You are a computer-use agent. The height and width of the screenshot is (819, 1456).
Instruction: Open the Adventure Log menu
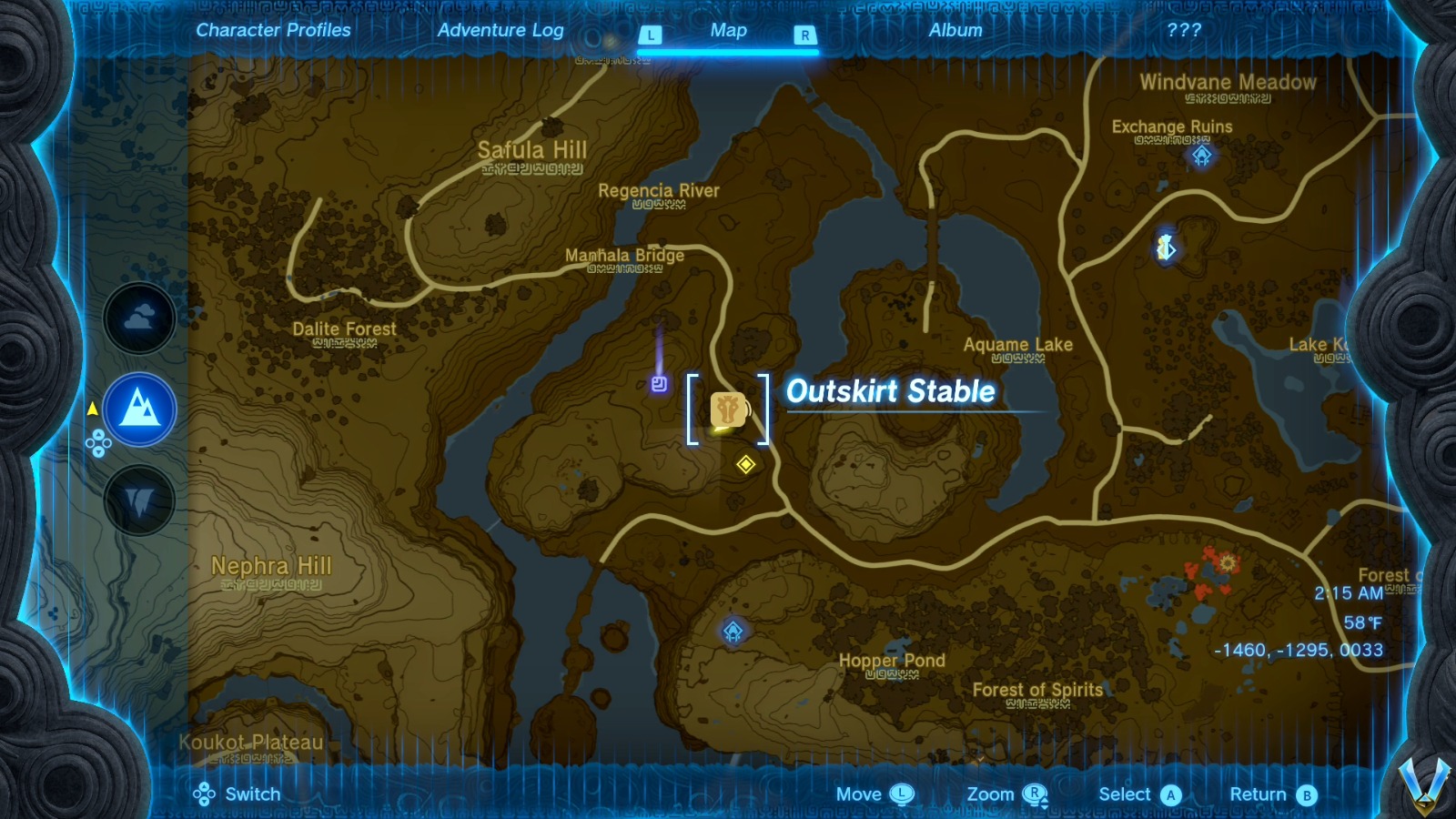point(501,30)
